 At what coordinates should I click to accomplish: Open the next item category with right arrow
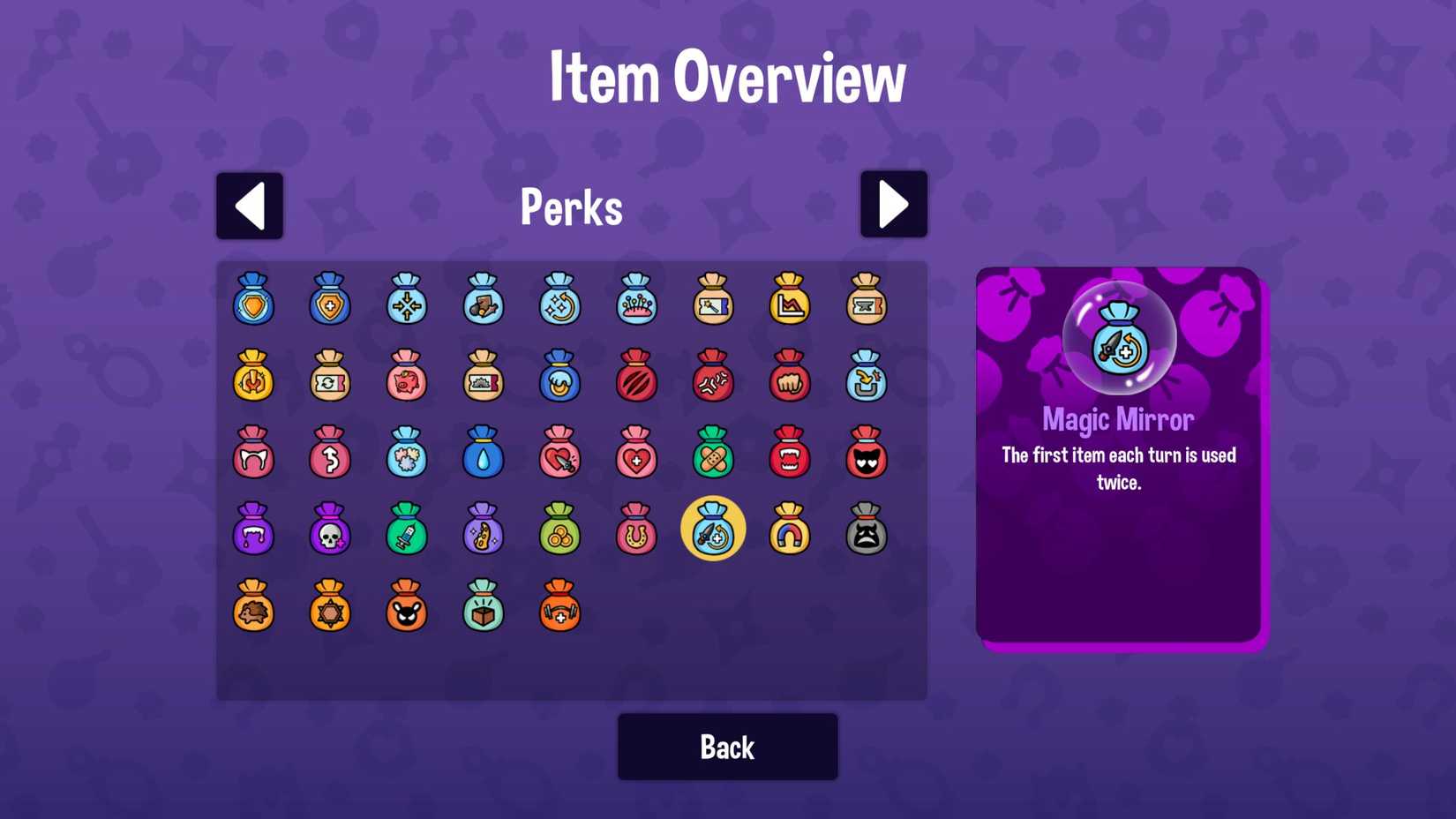tap(894, 204)
